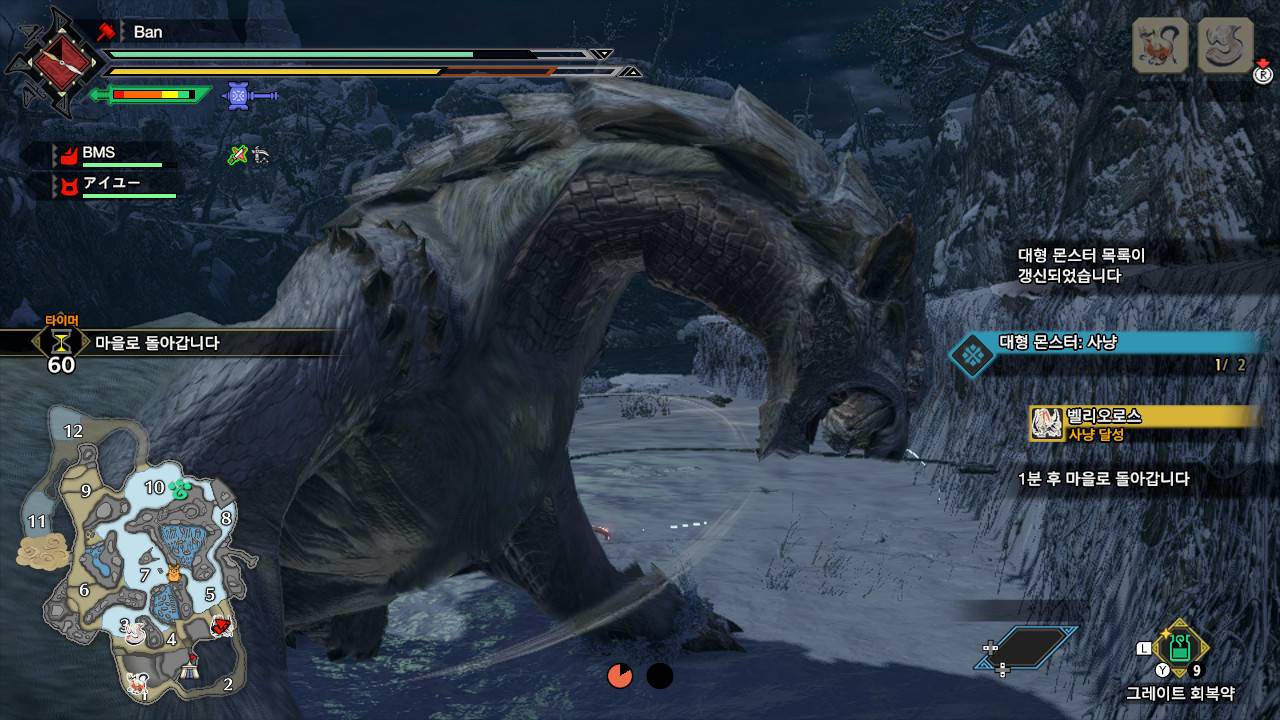Click the green buff status icon

coord(237,155)
